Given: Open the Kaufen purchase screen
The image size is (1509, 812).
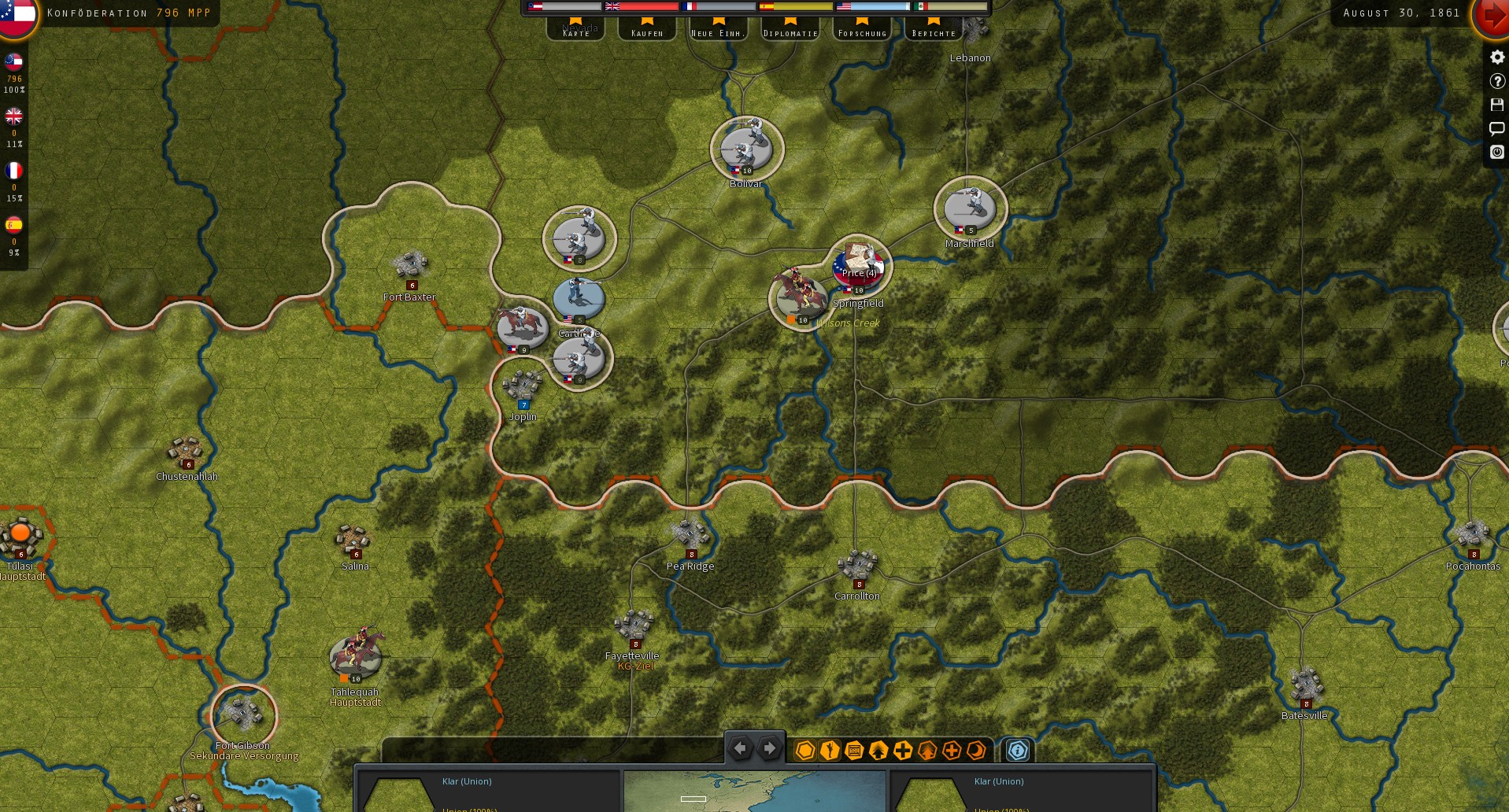Looking at the screenshot, I should click(x=646, y=31).
